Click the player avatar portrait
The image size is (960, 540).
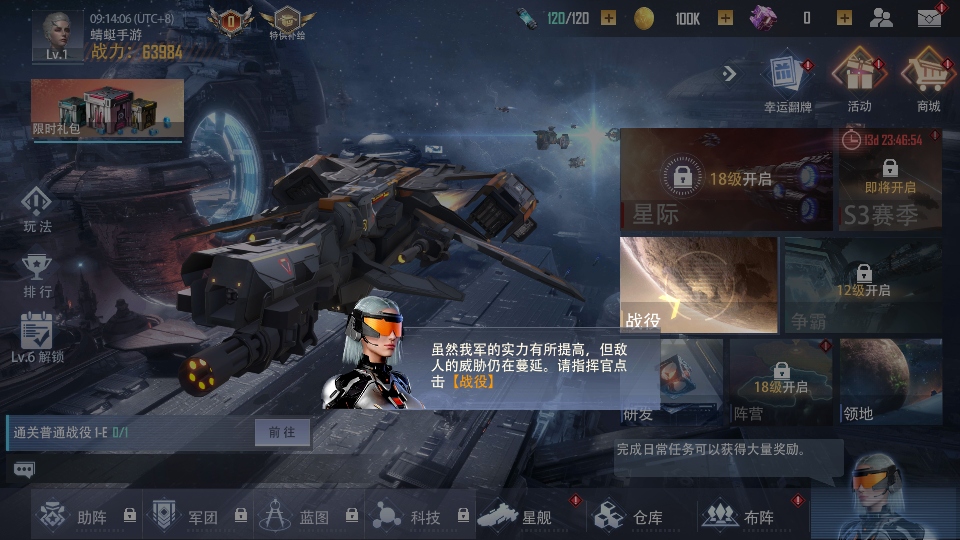(x=57, y=34)
